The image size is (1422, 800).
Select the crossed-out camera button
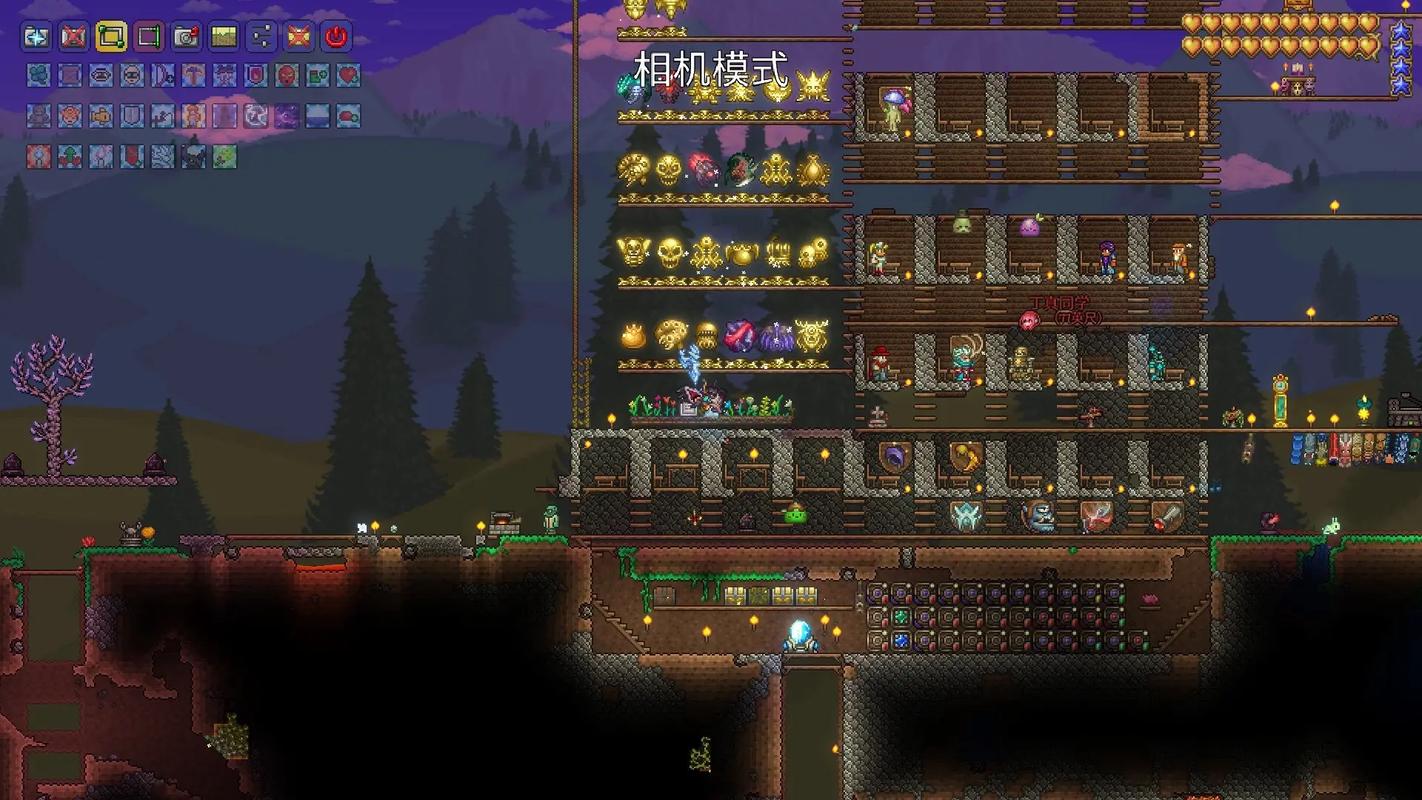tap(73, 38)
